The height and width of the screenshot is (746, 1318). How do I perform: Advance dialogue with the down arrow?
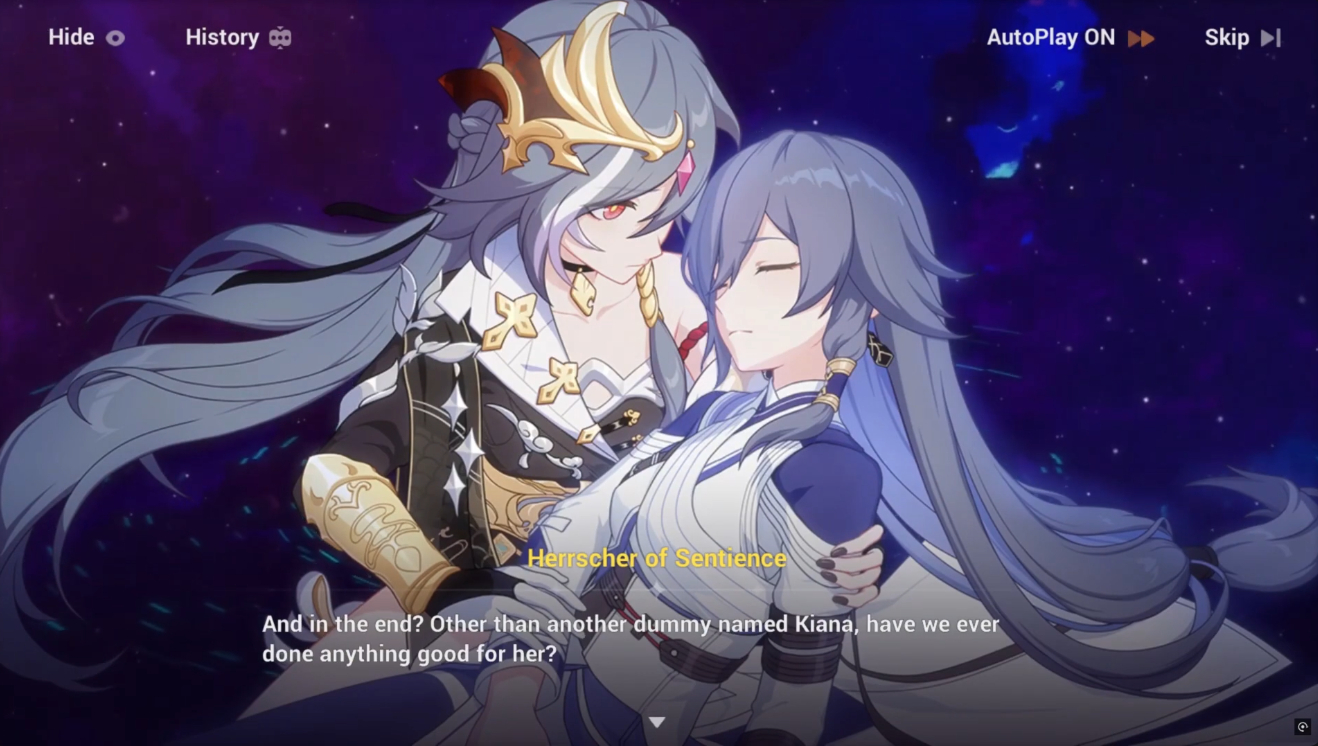[657, 722]
